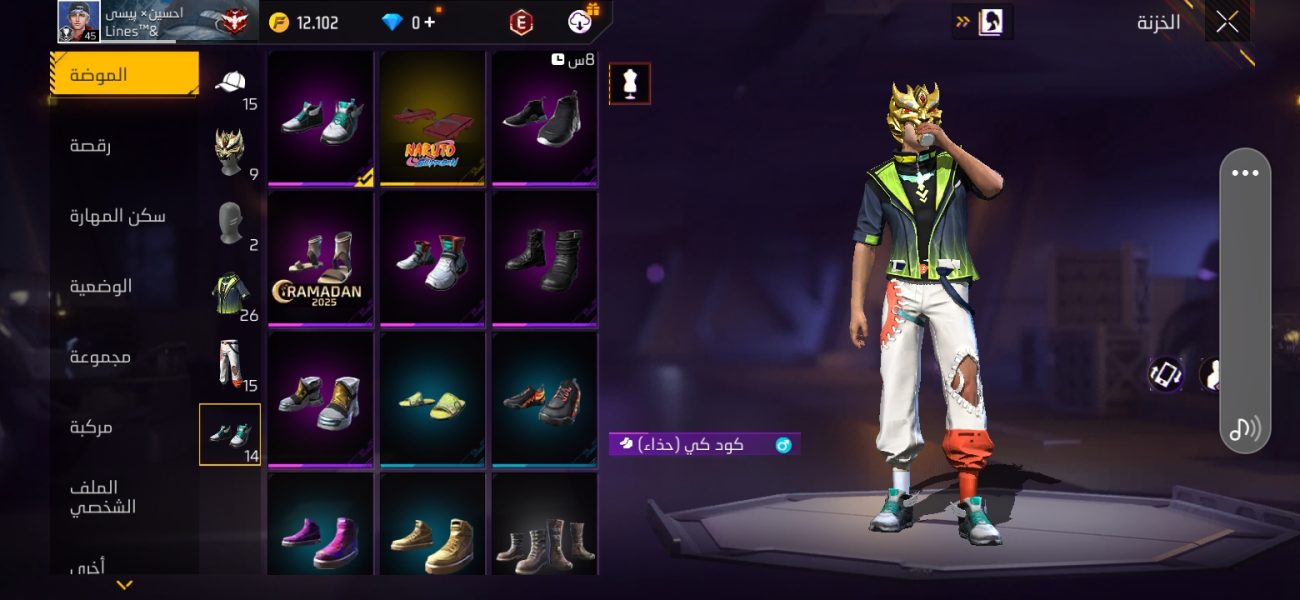Open the mannequin outfit preview button

click(630, 84)
